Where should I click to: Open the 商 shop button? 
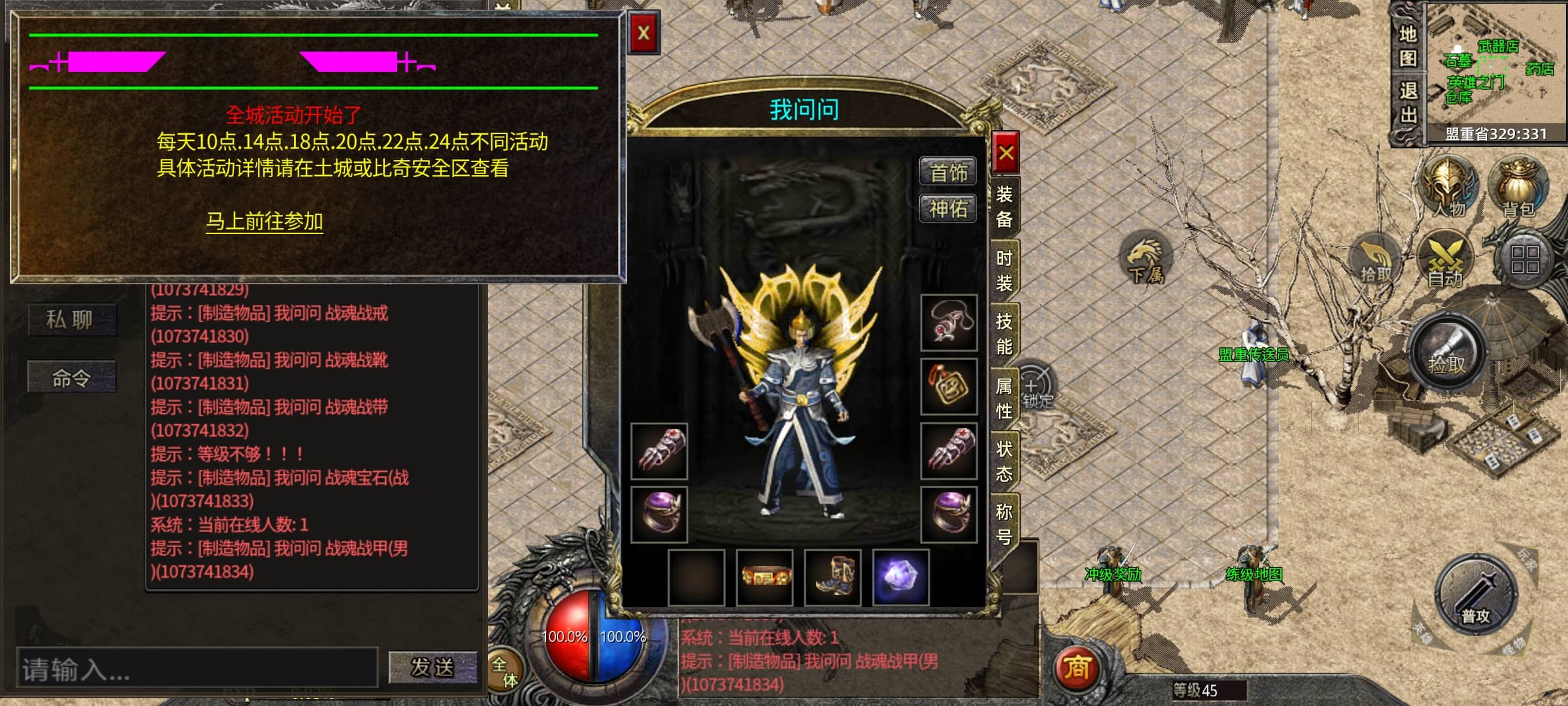1077,668
